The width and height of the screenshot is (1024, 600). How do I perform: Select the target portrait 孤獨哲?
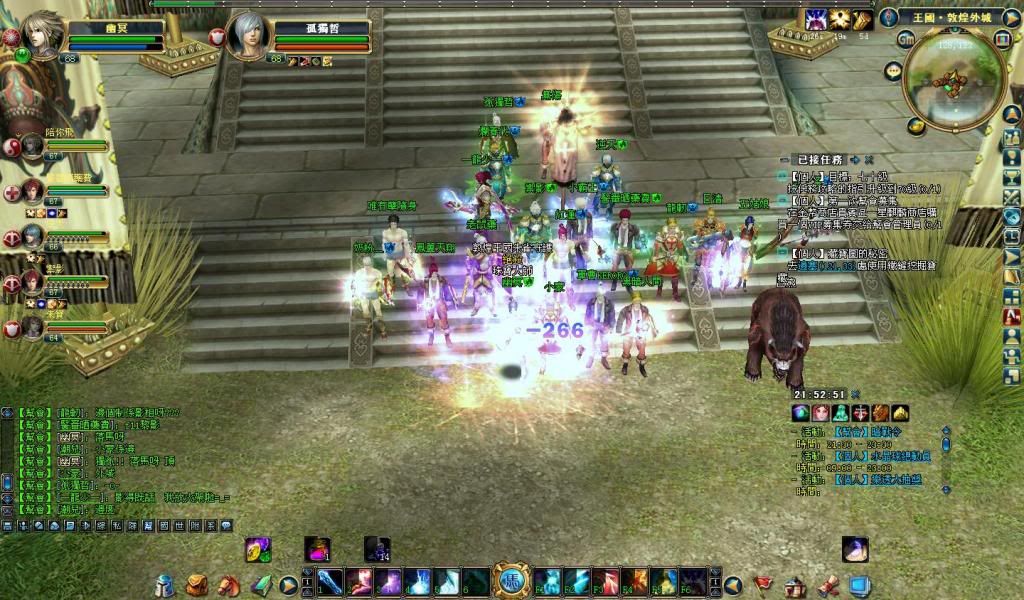click(248, 36)
